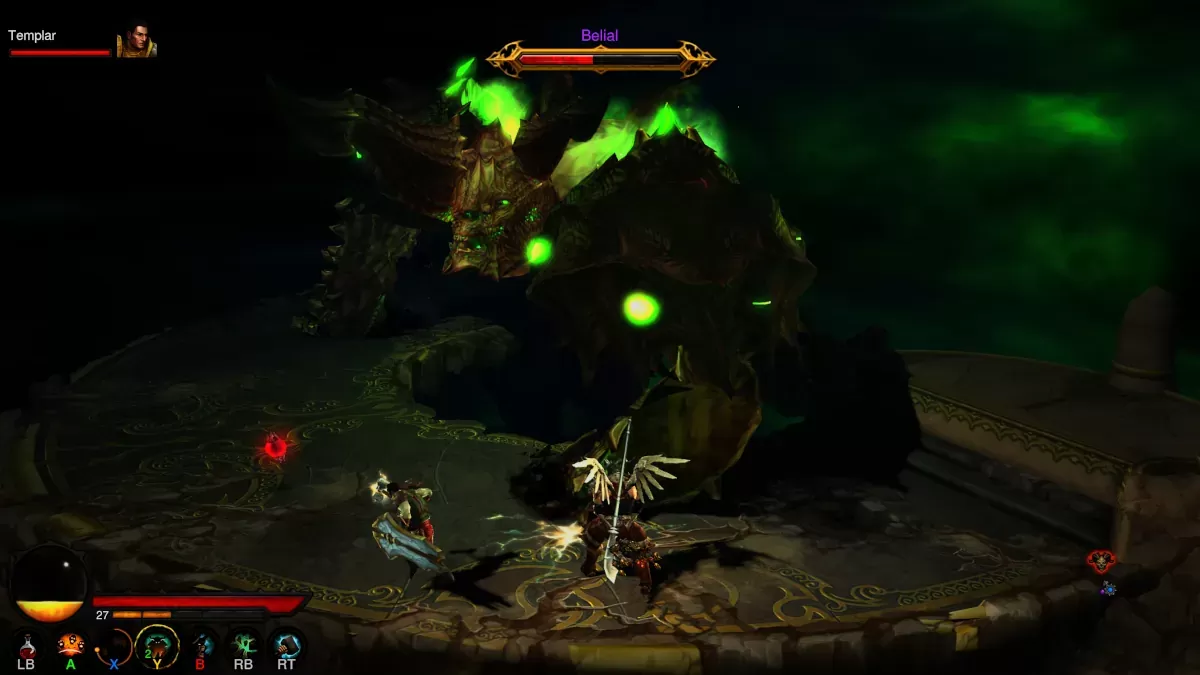Screen dimensions: 1200x675
Task: Use the red health potion slot
Action: point(26,644)
